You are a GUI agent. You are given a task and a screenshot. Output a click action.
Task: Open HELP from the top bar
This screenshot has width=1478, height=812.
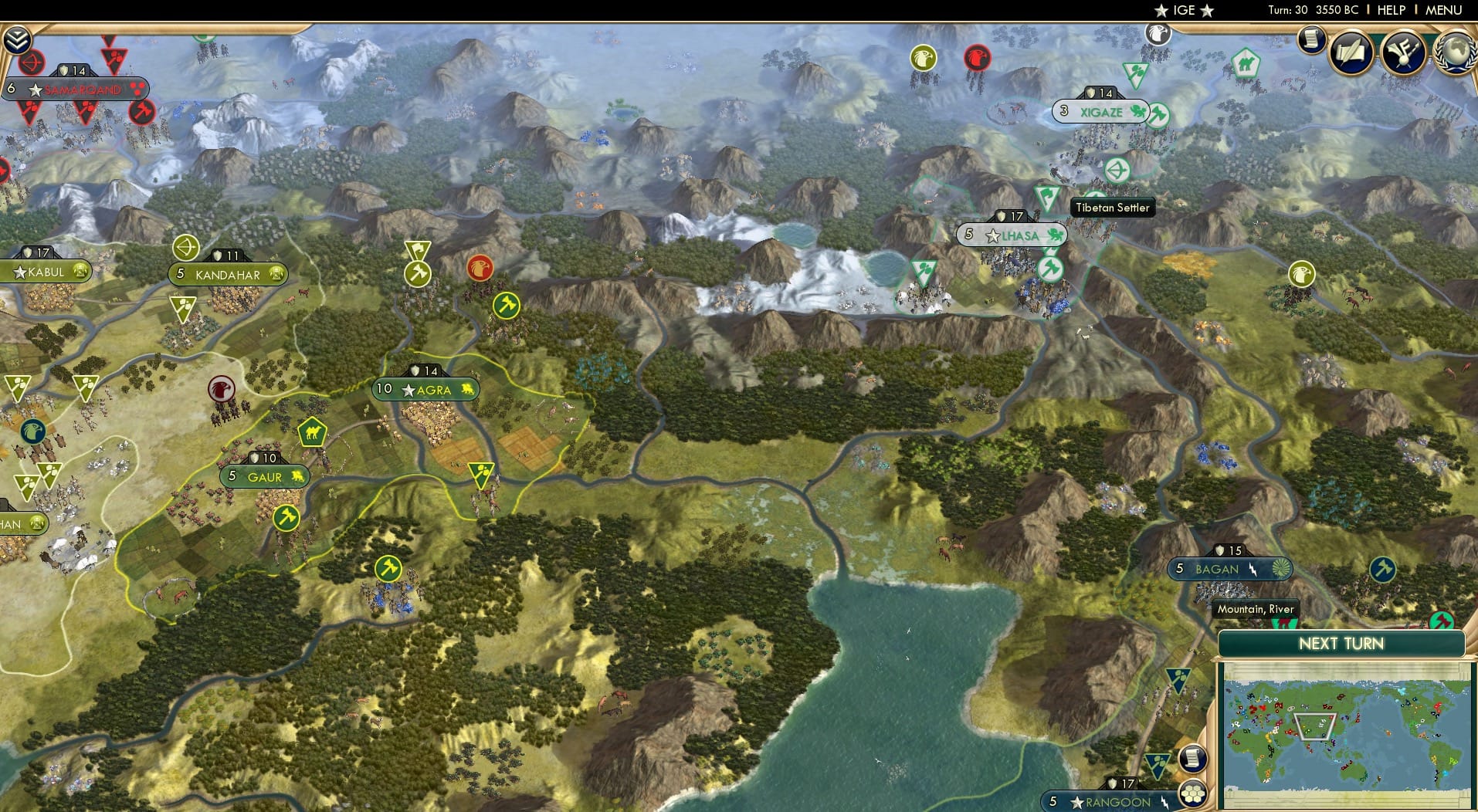(x=1391, y=11)
